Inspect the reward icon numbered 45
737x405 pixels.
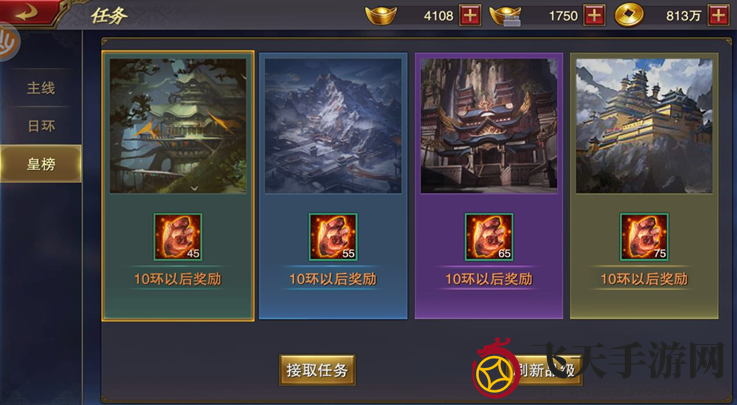click(x=177, y=237)
